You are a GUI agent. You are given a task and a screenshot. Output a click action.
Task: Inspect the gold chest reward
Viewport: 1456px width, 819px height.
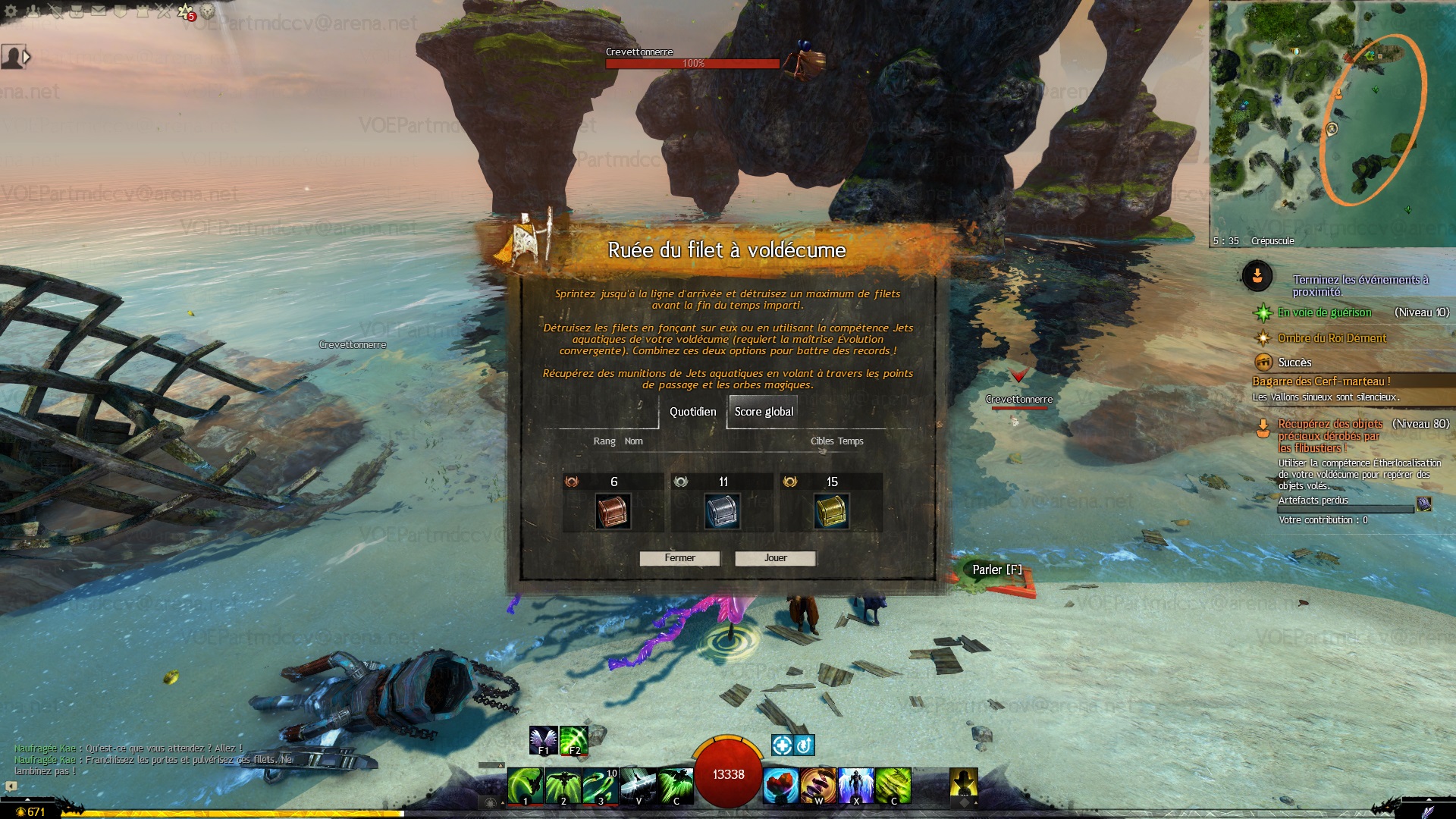pos(831,512)
